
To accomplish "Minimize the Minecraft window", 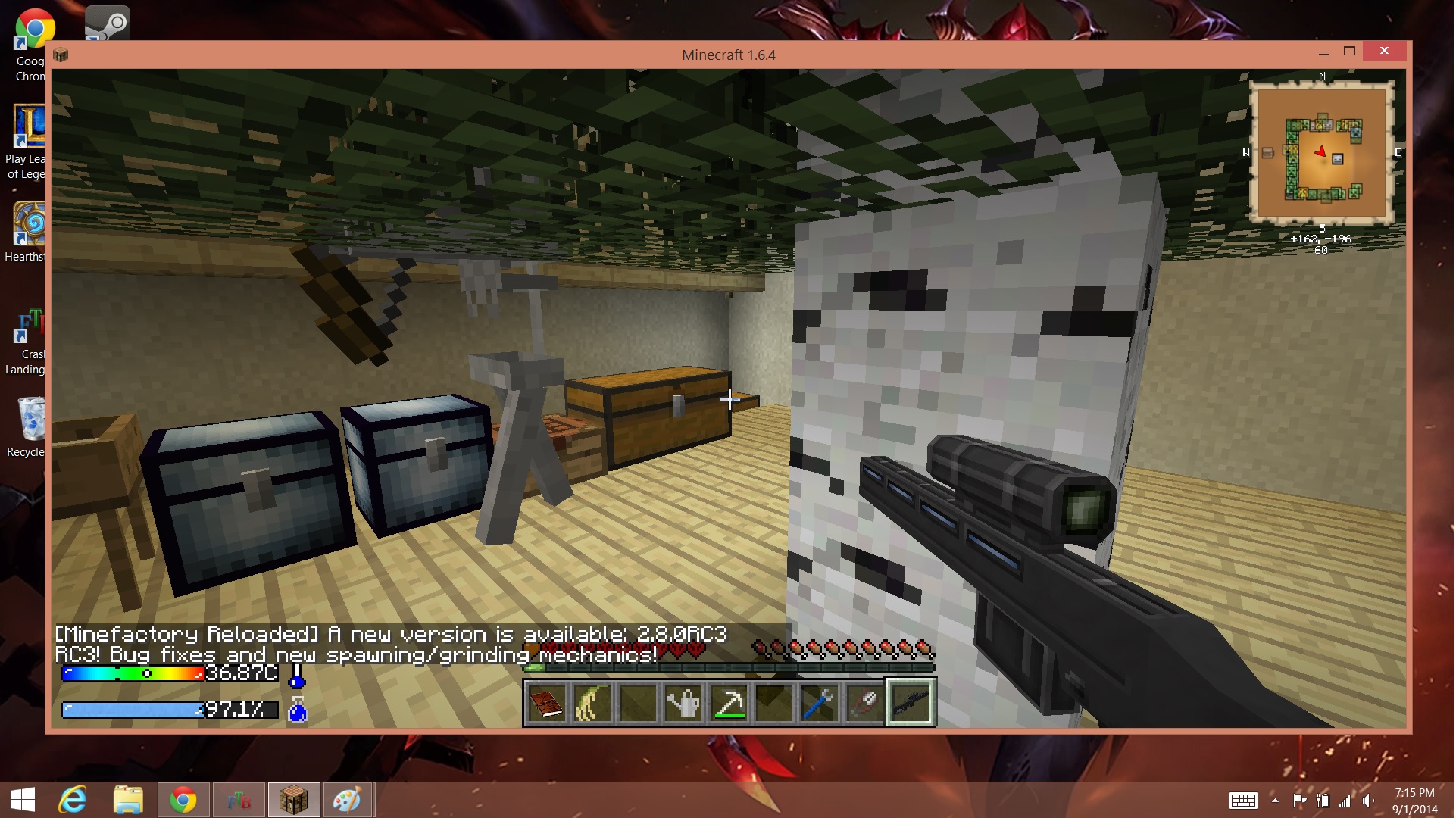I will pyautogui.click(x=1323, y=52).
